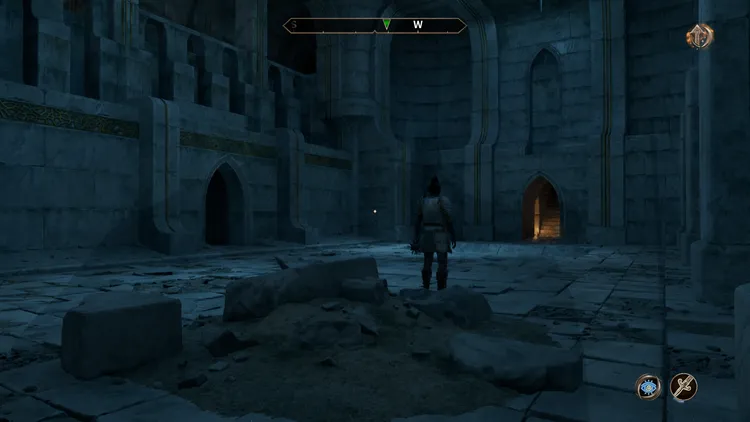Activate the blue eye spell icon

[x=648, y=387]
